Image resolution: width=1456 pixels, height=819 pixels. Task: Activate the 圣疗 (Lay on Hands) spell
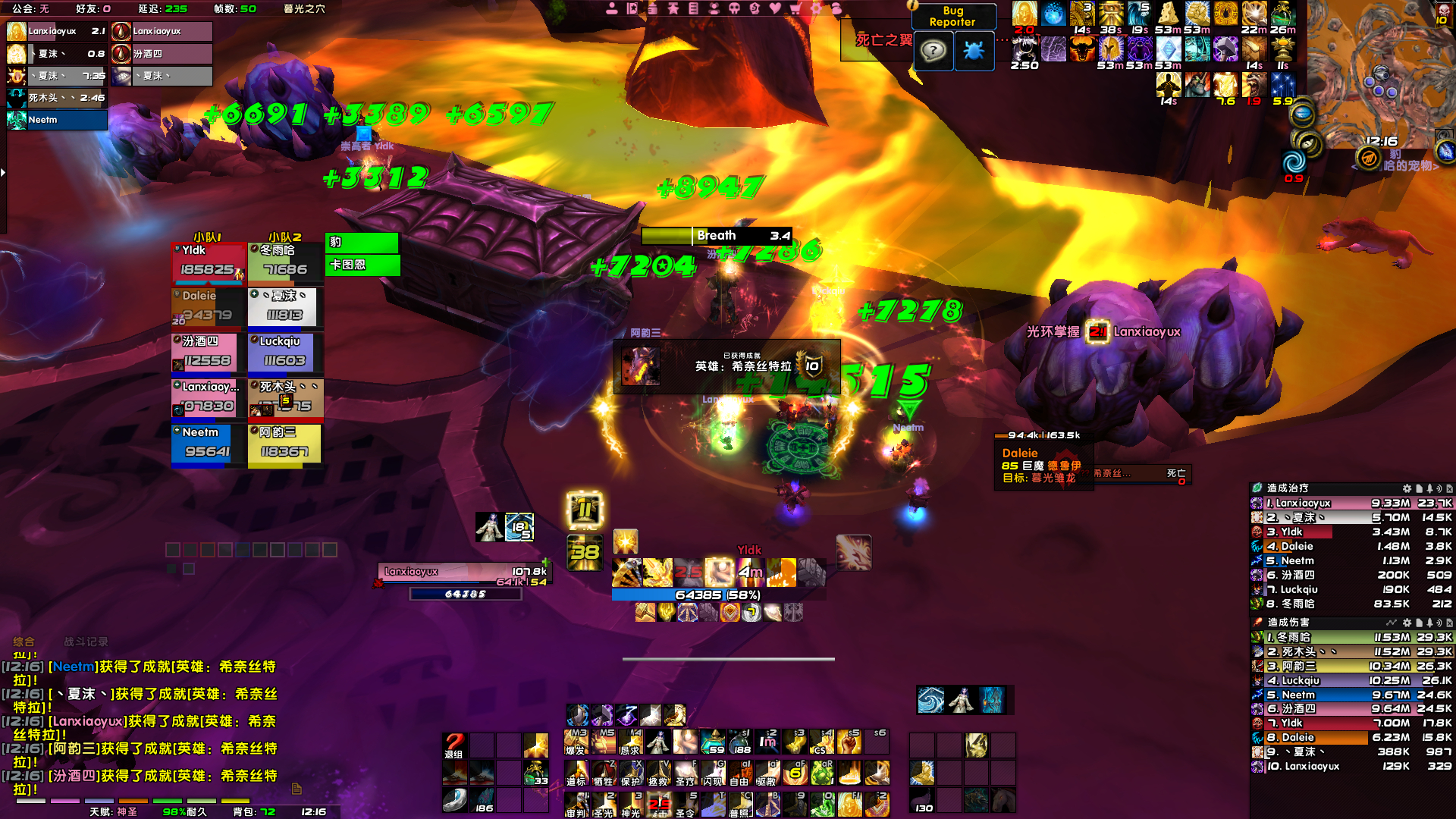pyautogui.click(x=686, y=773)
